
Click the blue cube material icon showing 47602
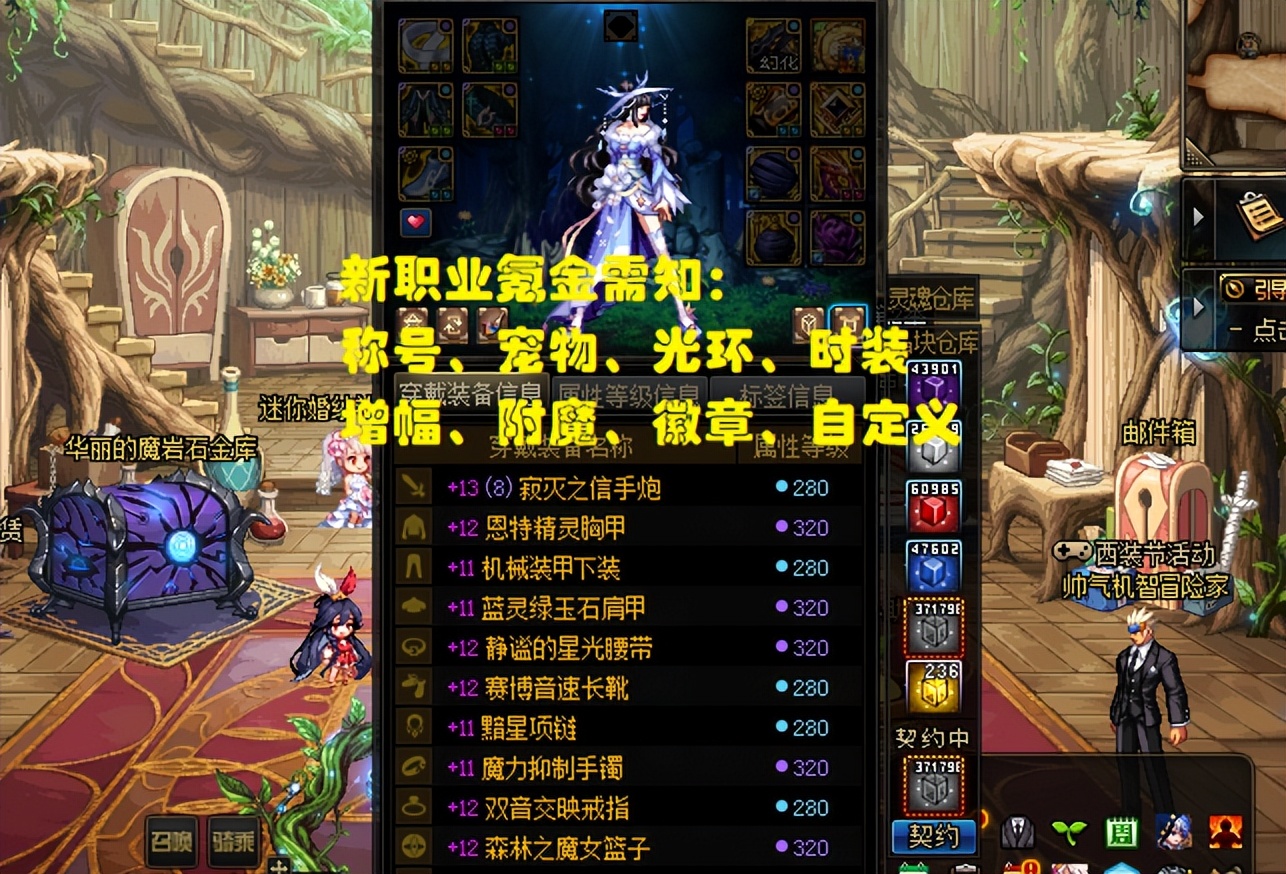coord(932,572)
